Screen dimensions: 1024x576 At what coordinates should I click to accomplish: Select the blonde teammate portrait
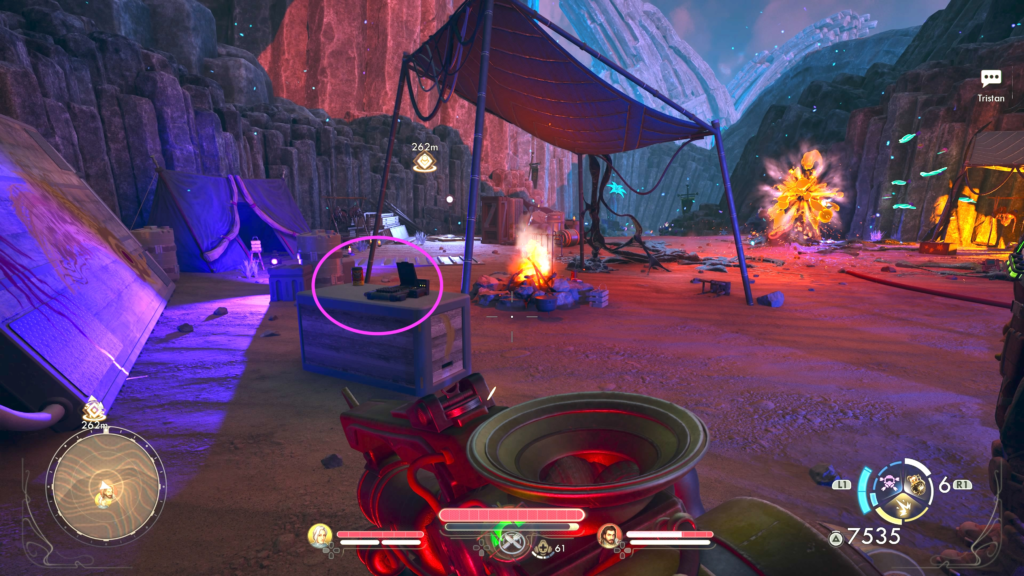[320, 536]
